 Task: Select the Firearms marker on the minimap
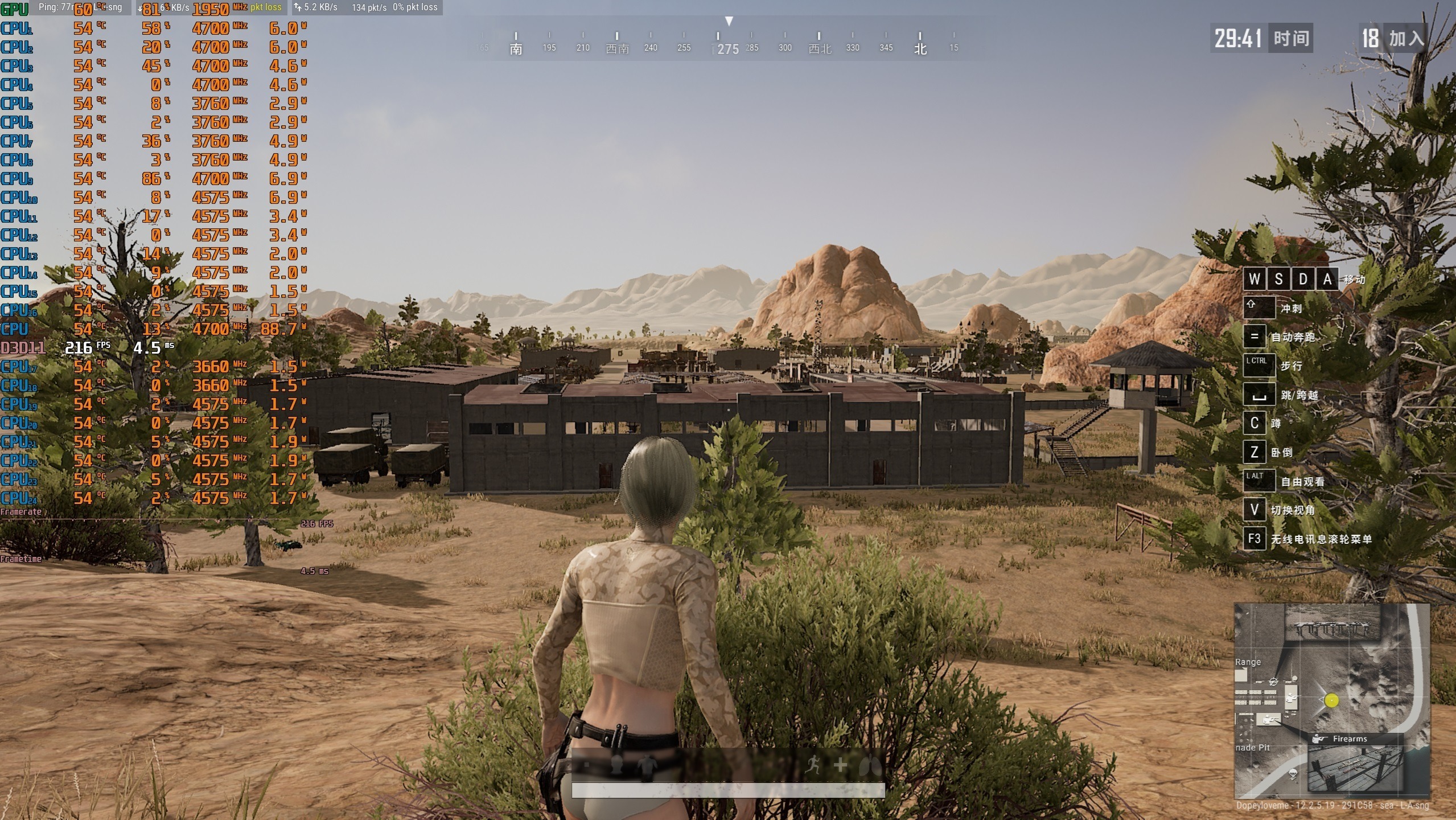pos(1348,739)
